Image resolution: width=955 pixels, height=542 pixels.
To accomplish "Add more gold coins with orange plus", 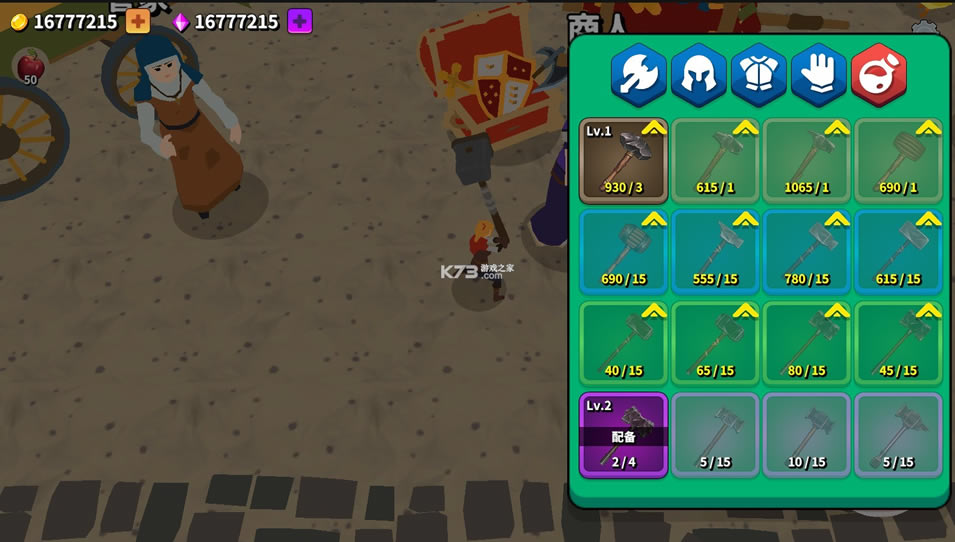I will pyautogui.click(x=138, y=21).
